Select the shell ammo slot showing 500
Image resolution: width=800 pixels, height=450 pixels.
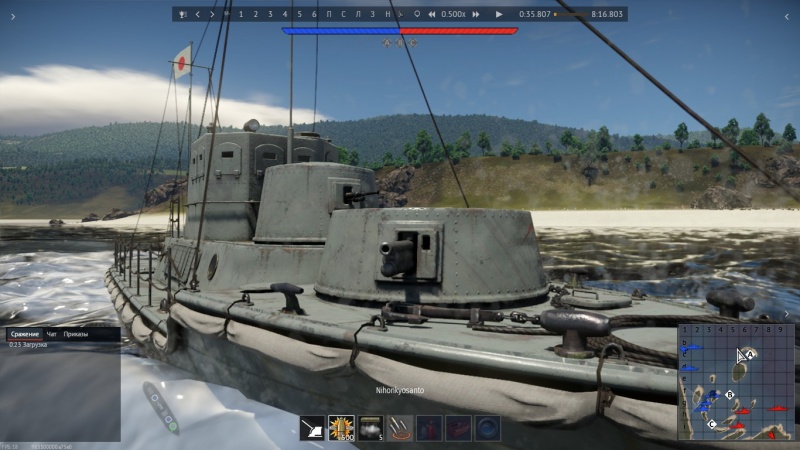pyautogui.click(x=342, y=428)
